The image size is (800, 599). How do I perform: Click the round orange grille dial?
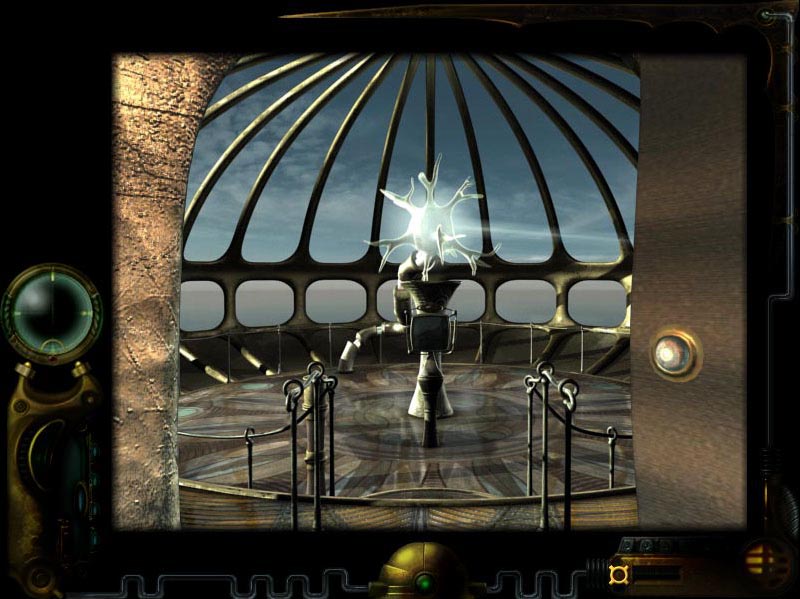pyautogui.click(x=767, y=559)
